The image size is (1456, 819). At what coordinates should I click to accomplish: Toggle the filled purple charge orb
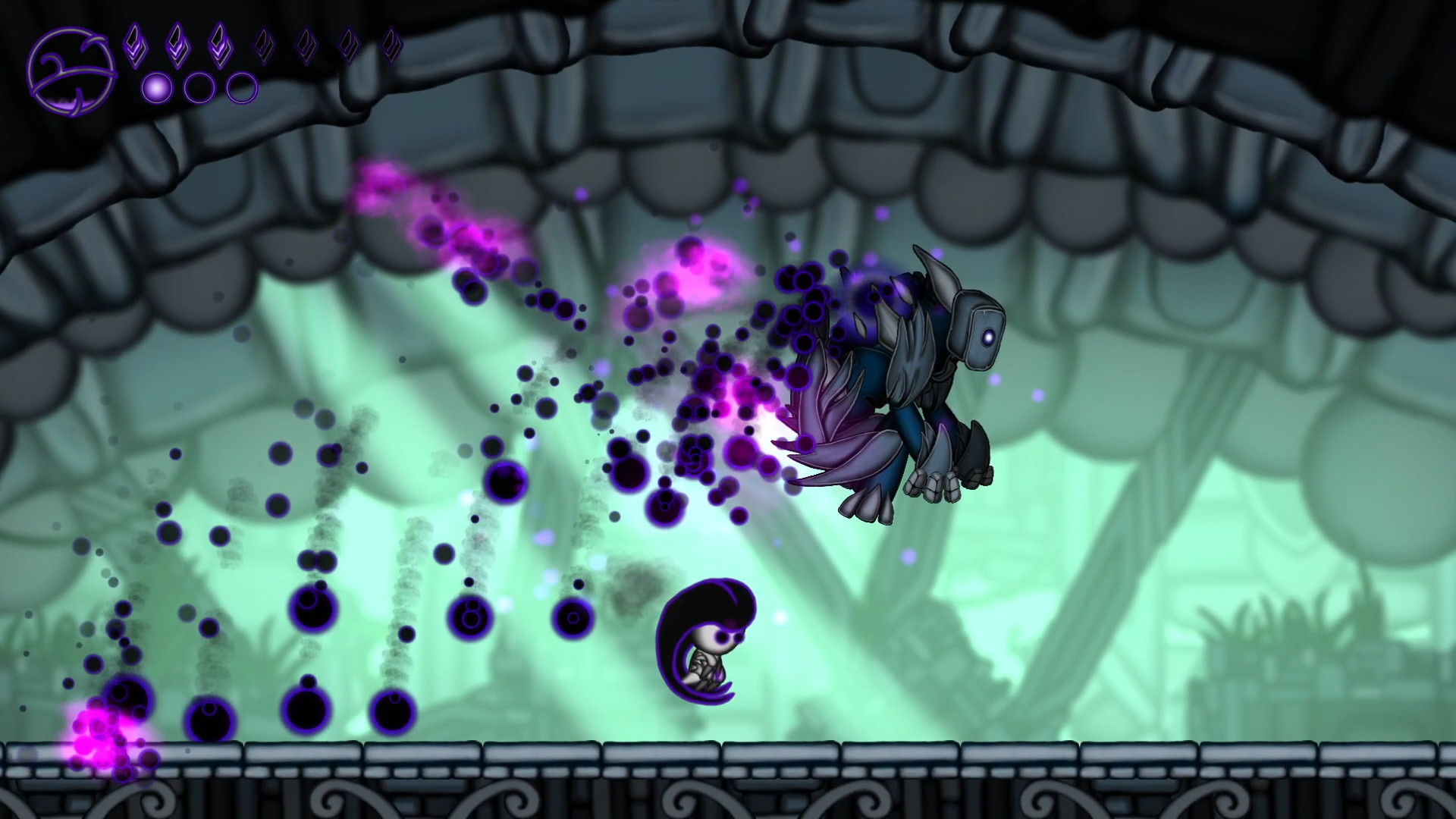(157, 89)
